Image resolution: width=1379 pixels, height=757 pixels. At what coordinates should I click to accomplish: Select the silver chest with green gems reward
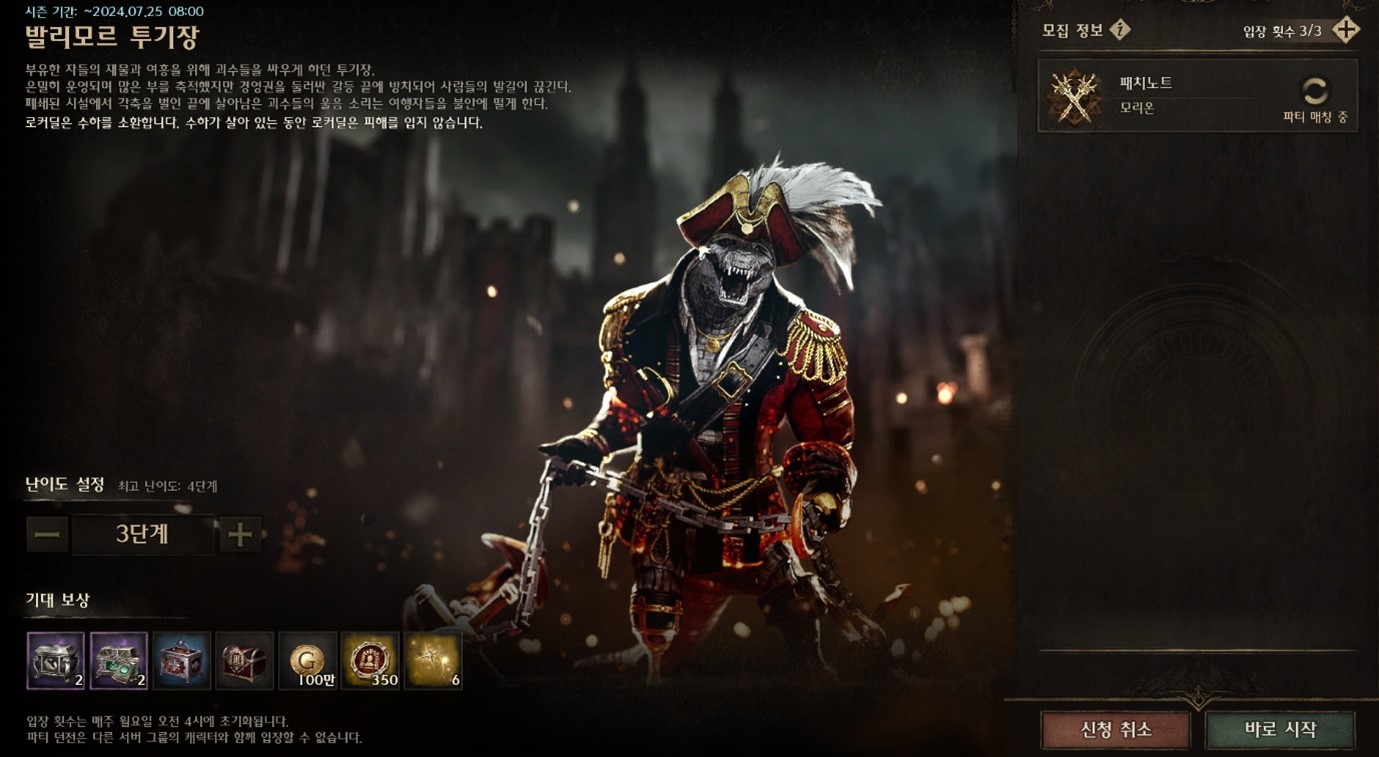119,660
